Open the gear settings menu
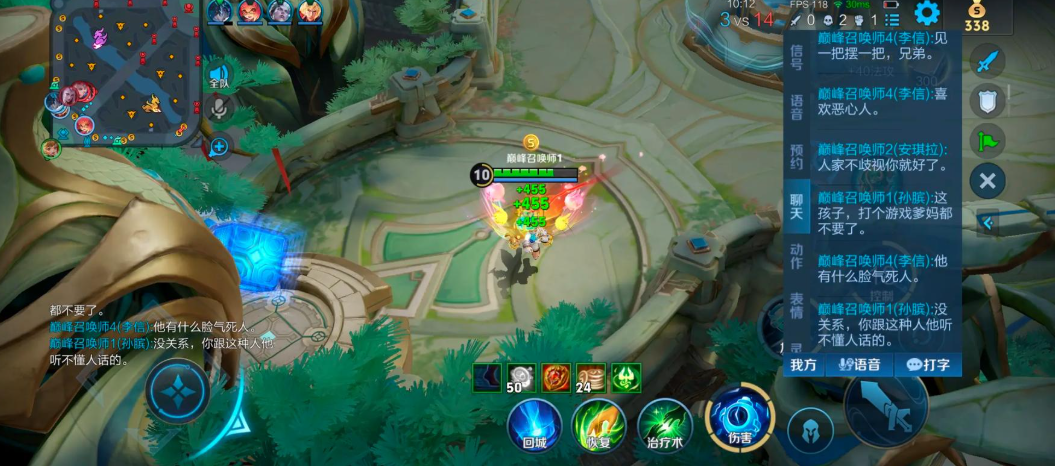Screen dimensions: 1055x466 click(x=927, y=13)
